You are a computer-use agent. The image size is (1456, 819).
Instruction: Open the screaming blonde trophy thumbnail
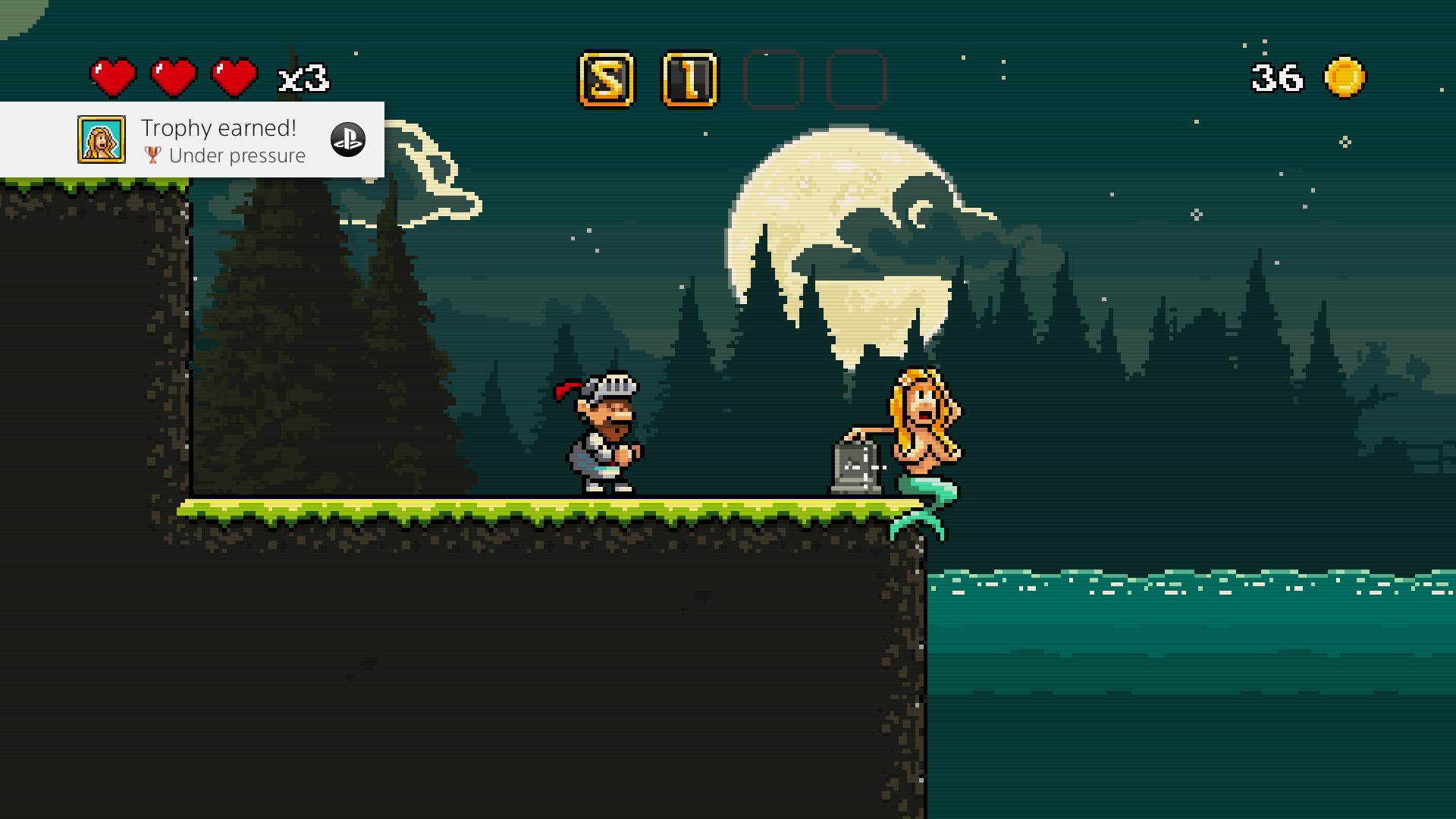coord(101,140)
